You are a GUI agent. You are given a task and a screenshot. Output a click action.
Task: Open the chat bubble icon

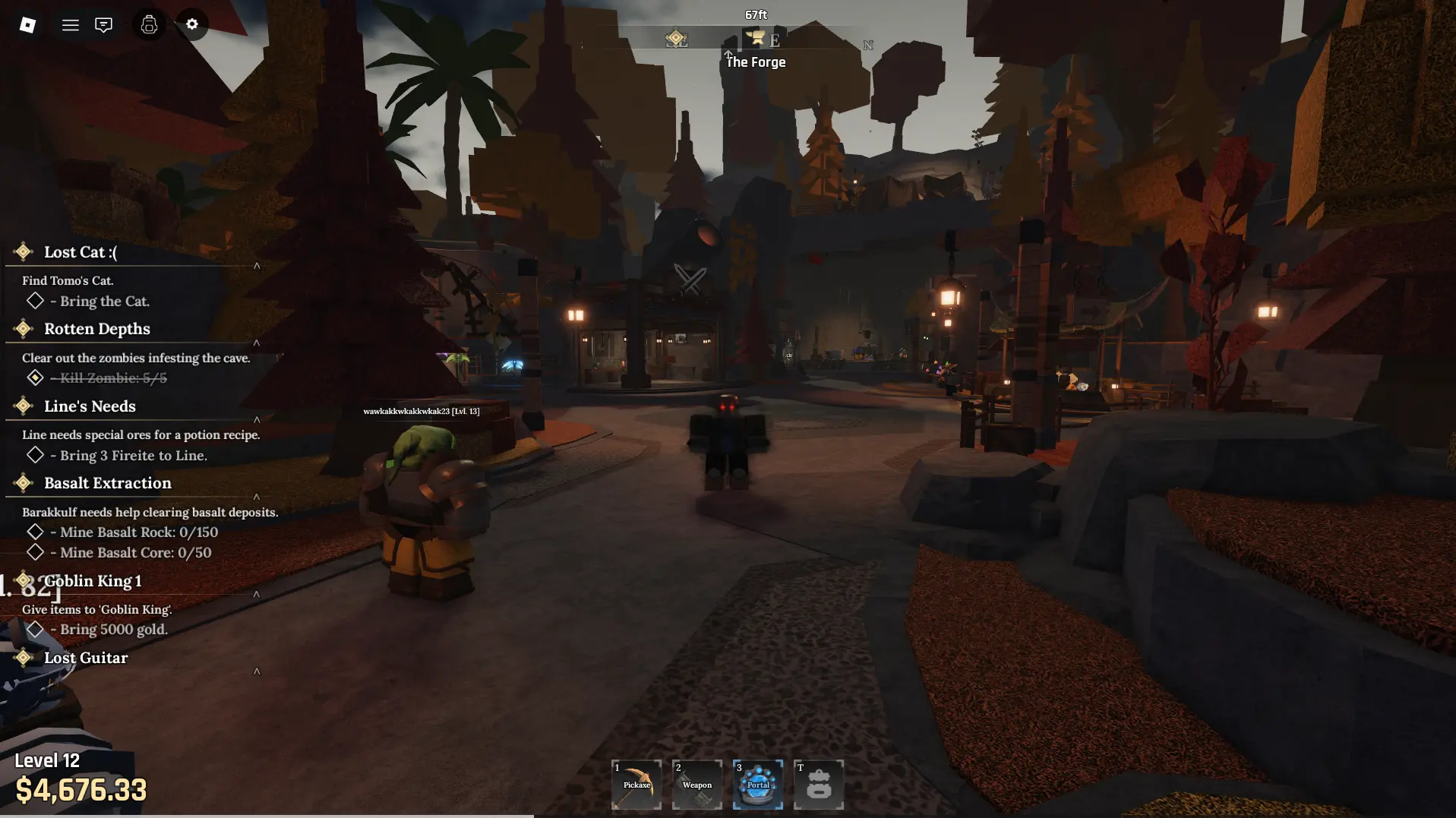(x=103, y=24)
